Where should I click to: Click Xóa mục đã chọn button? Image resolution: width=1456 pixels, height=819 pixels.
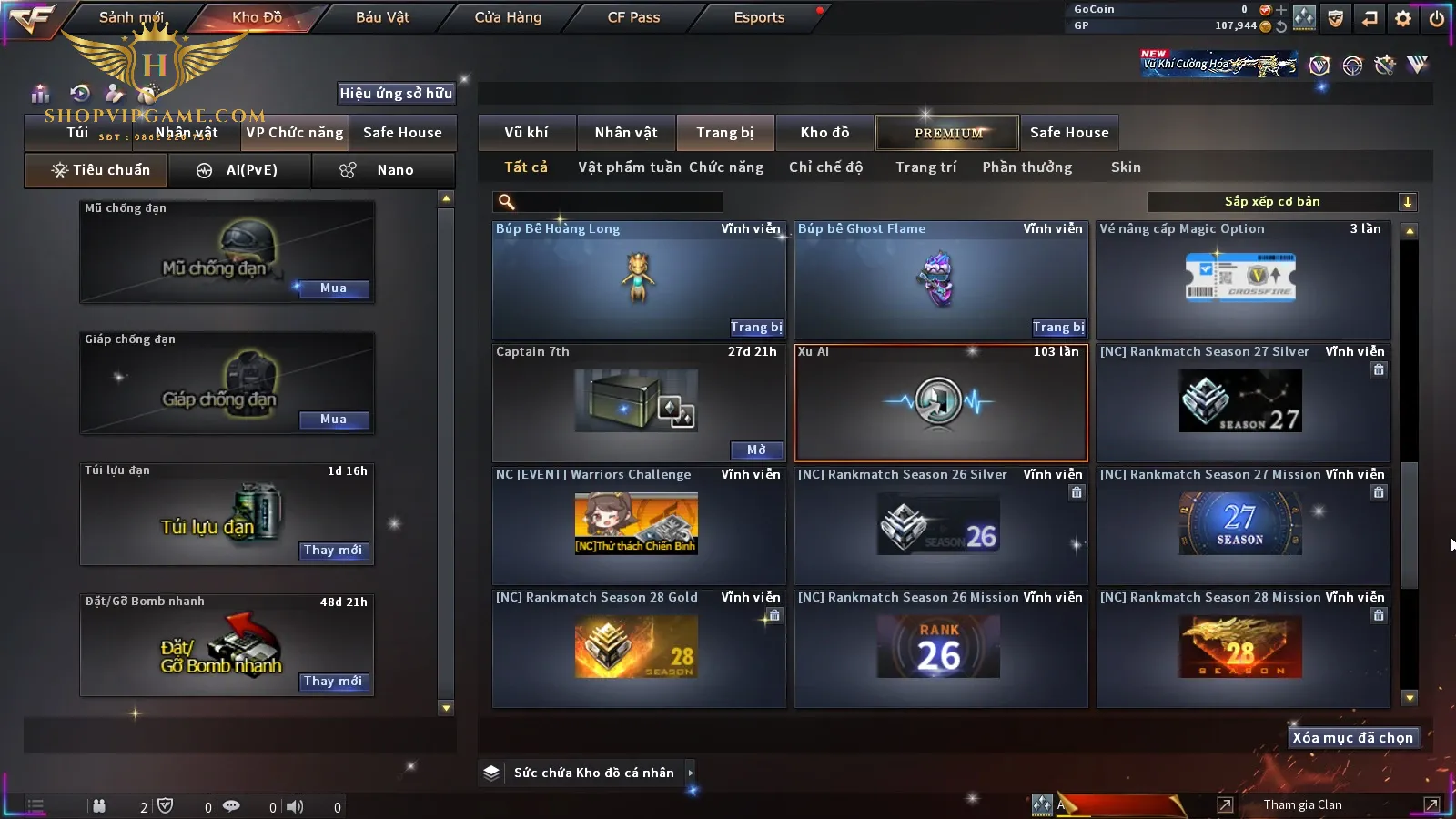coord(1352,738)
